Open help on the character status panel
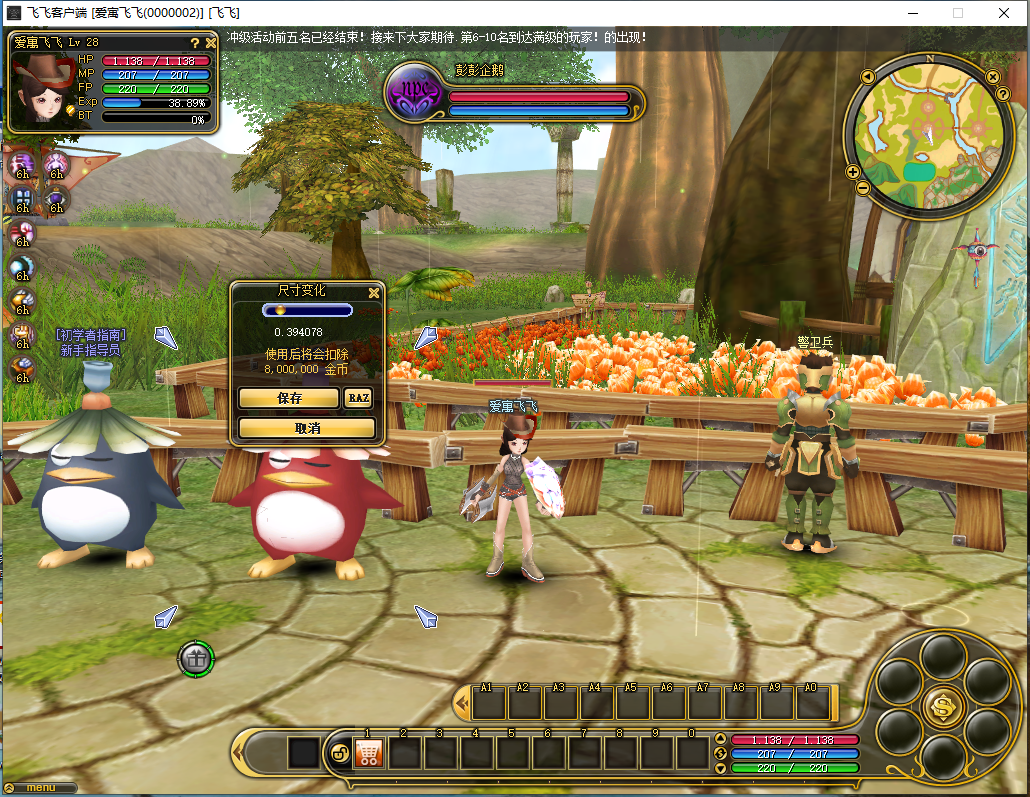This screenshot has width=1030, height=797. point(195,43)
